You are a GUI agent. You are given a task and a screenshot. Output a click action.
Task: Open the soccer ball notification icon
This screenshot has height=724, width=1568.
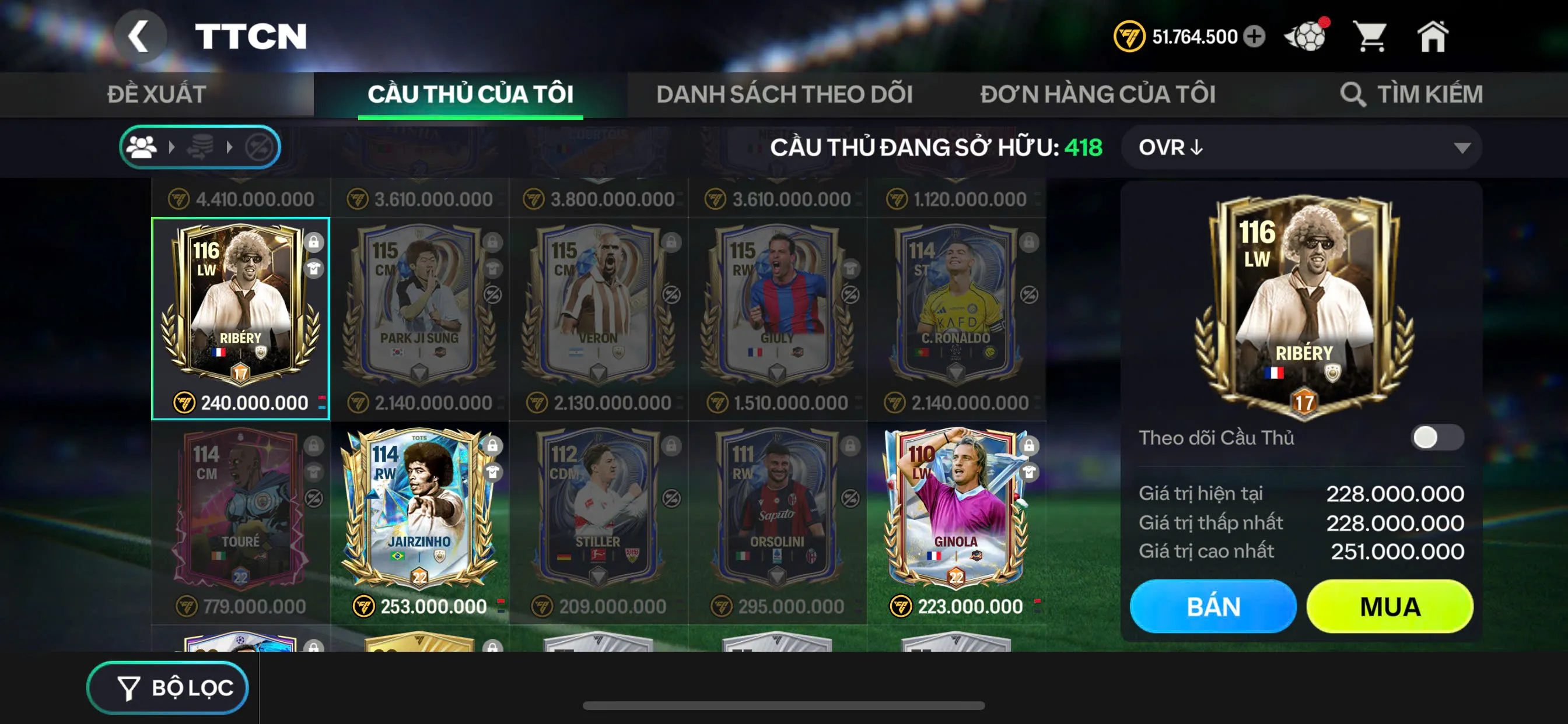[x=1305, y=37]
